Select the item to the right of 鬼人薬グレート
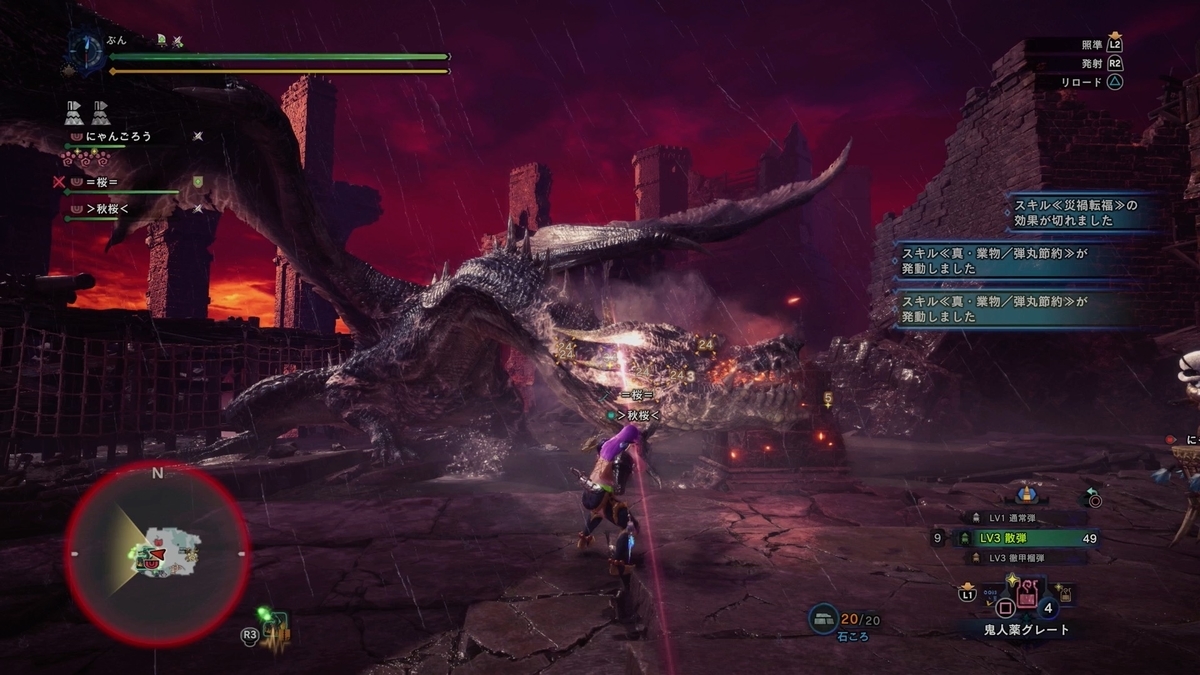1200x675 pixels. coord(1067,596)
